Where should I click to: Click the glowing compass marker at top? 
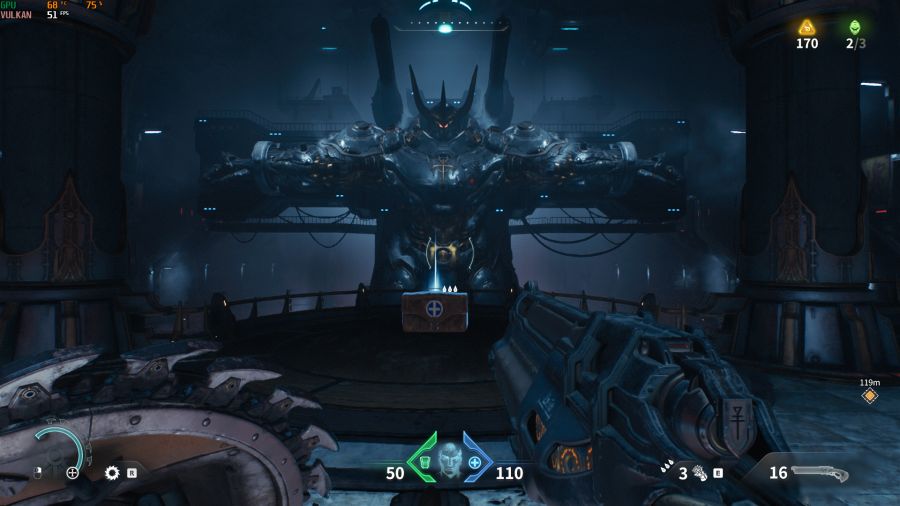coord(445,28)
